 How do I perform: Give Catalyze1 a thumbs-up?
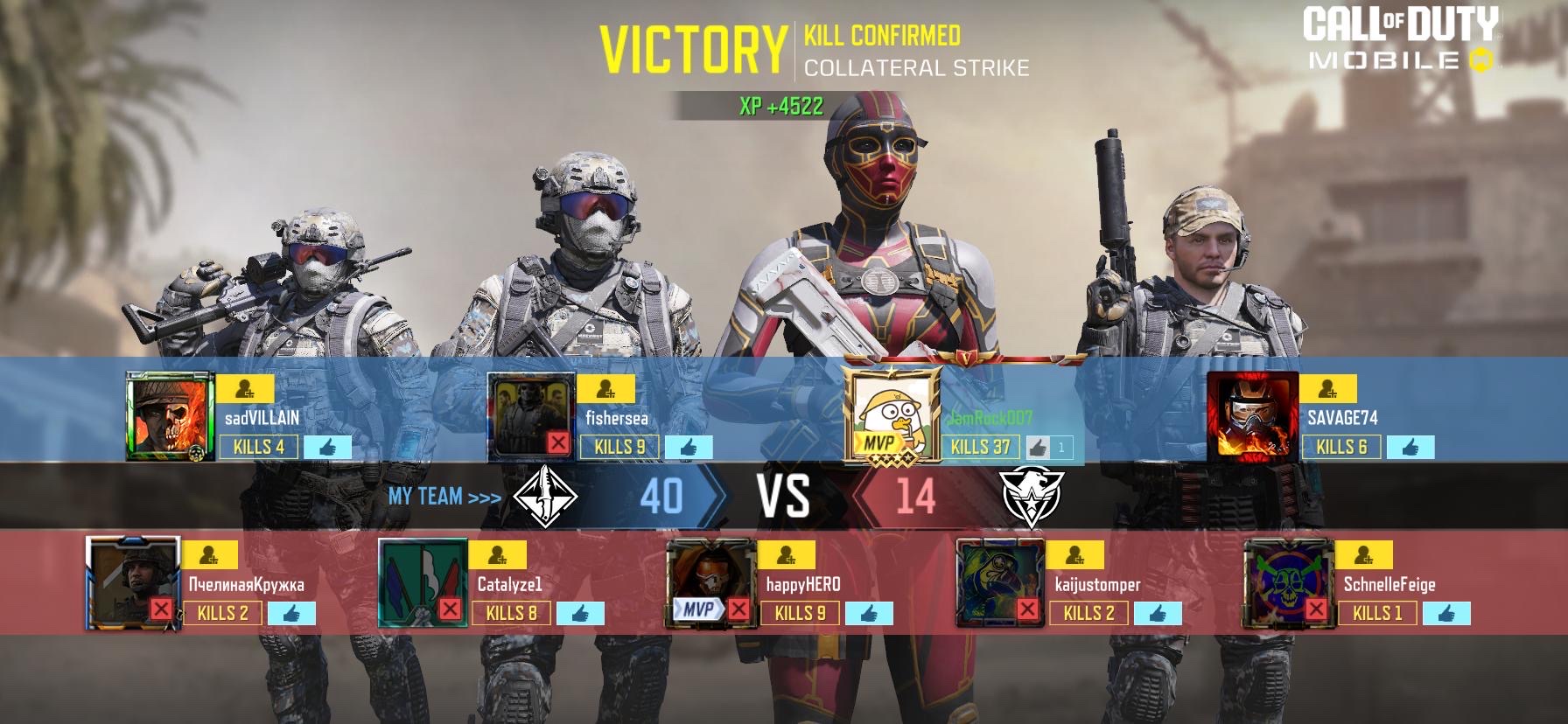tap(580, 614)
